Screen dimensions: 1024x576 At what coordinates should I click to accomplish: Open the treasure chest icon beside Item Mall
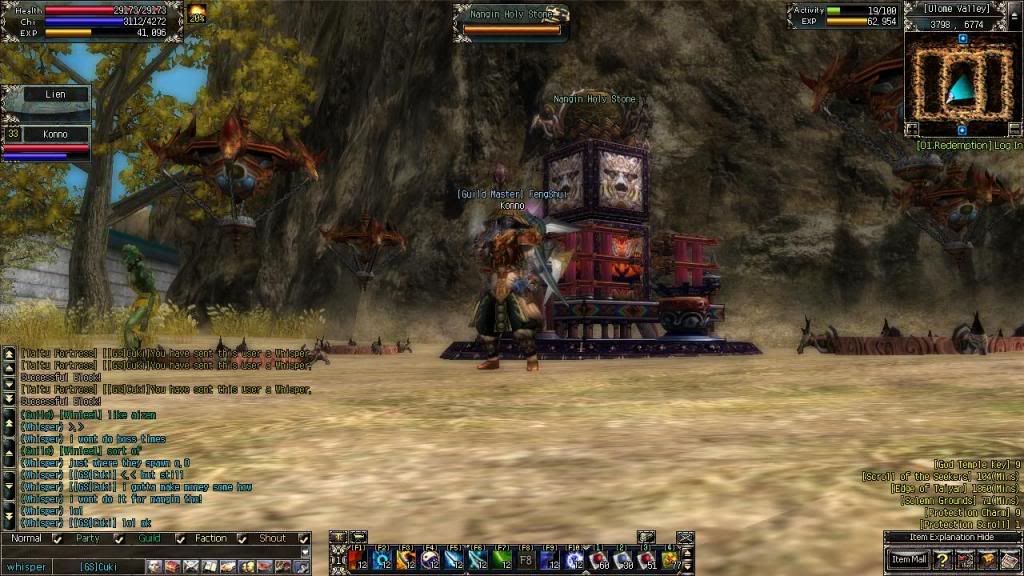pyautogui.click(x=987, y=559)
